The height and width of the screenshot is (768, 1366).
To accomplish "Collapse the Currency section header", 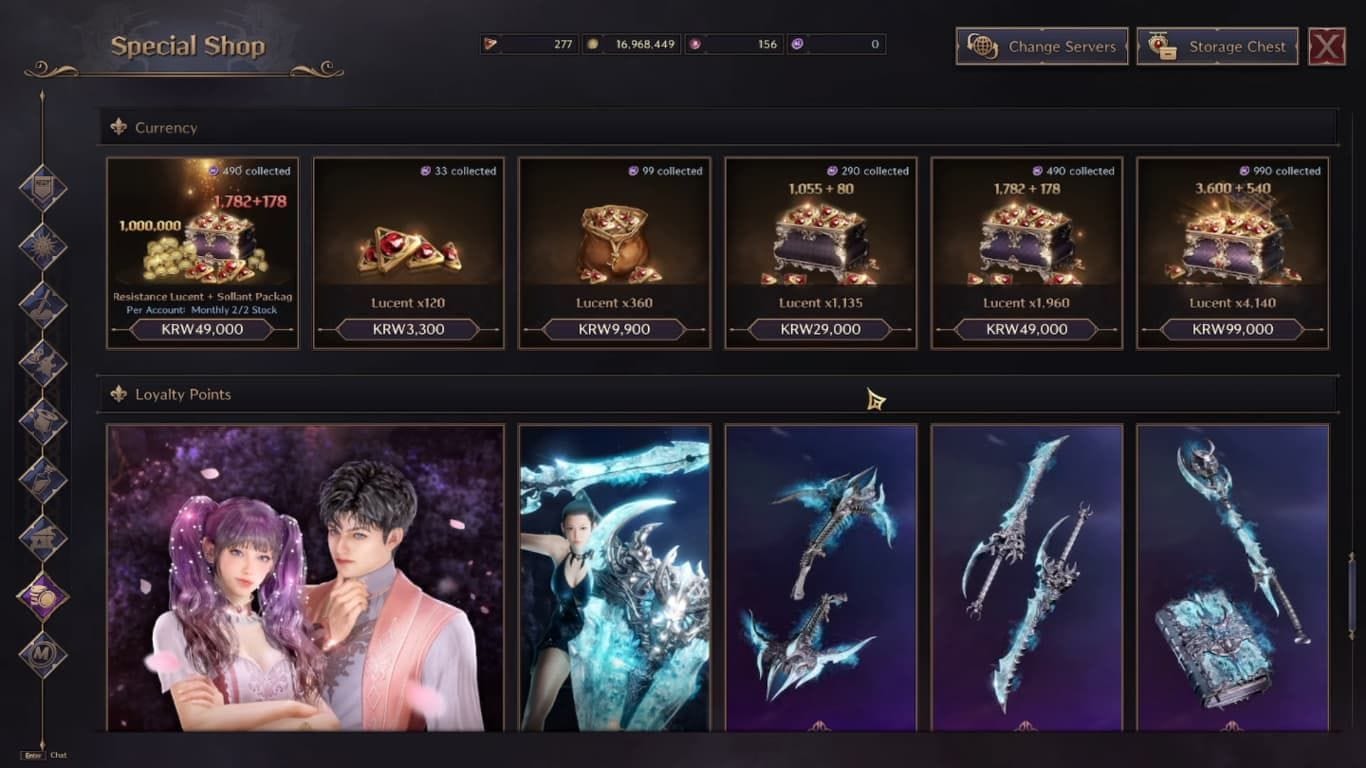I will pyautogui.click(x=164, y=128).
